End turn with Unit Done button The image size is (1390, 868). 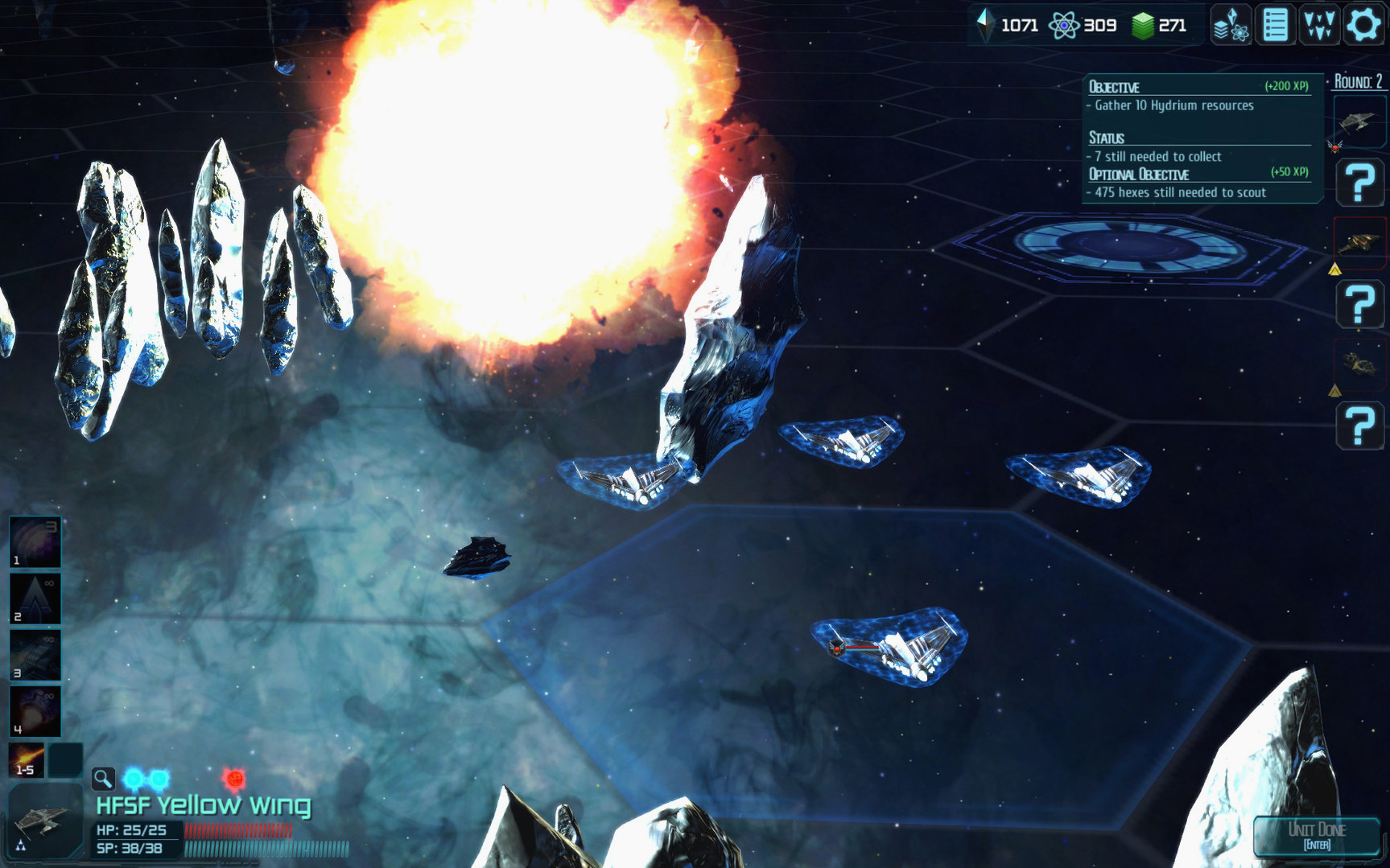(x=1317, y=835)
